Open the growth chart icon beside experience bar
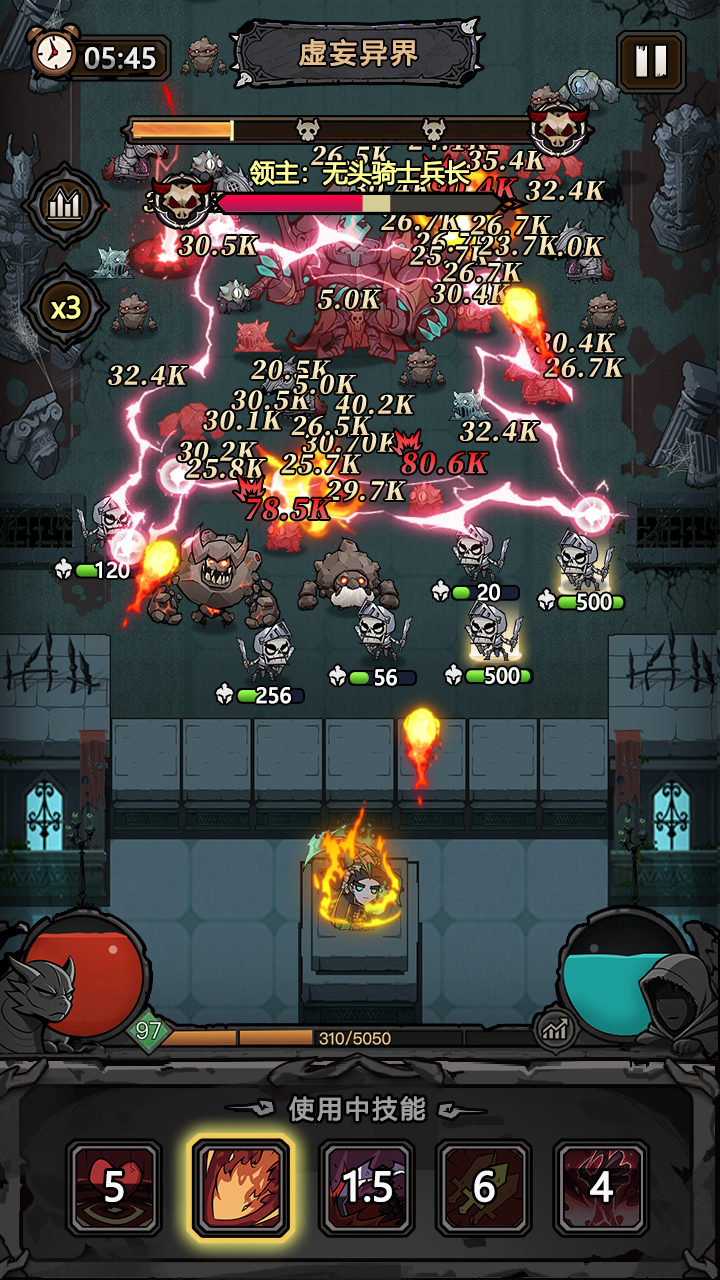 [x=555, y=1029]
